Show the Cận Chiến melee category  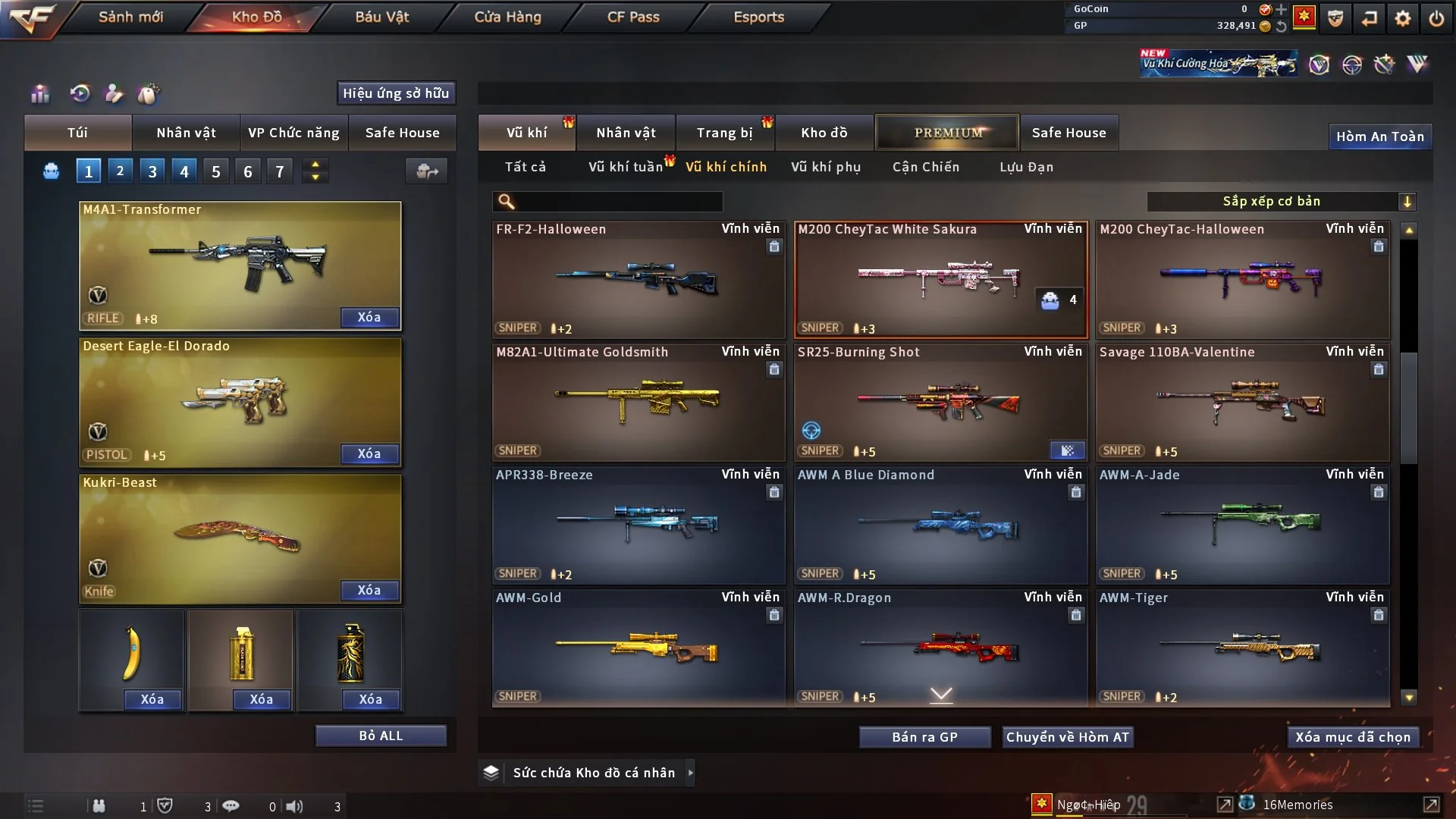point(926,167)
